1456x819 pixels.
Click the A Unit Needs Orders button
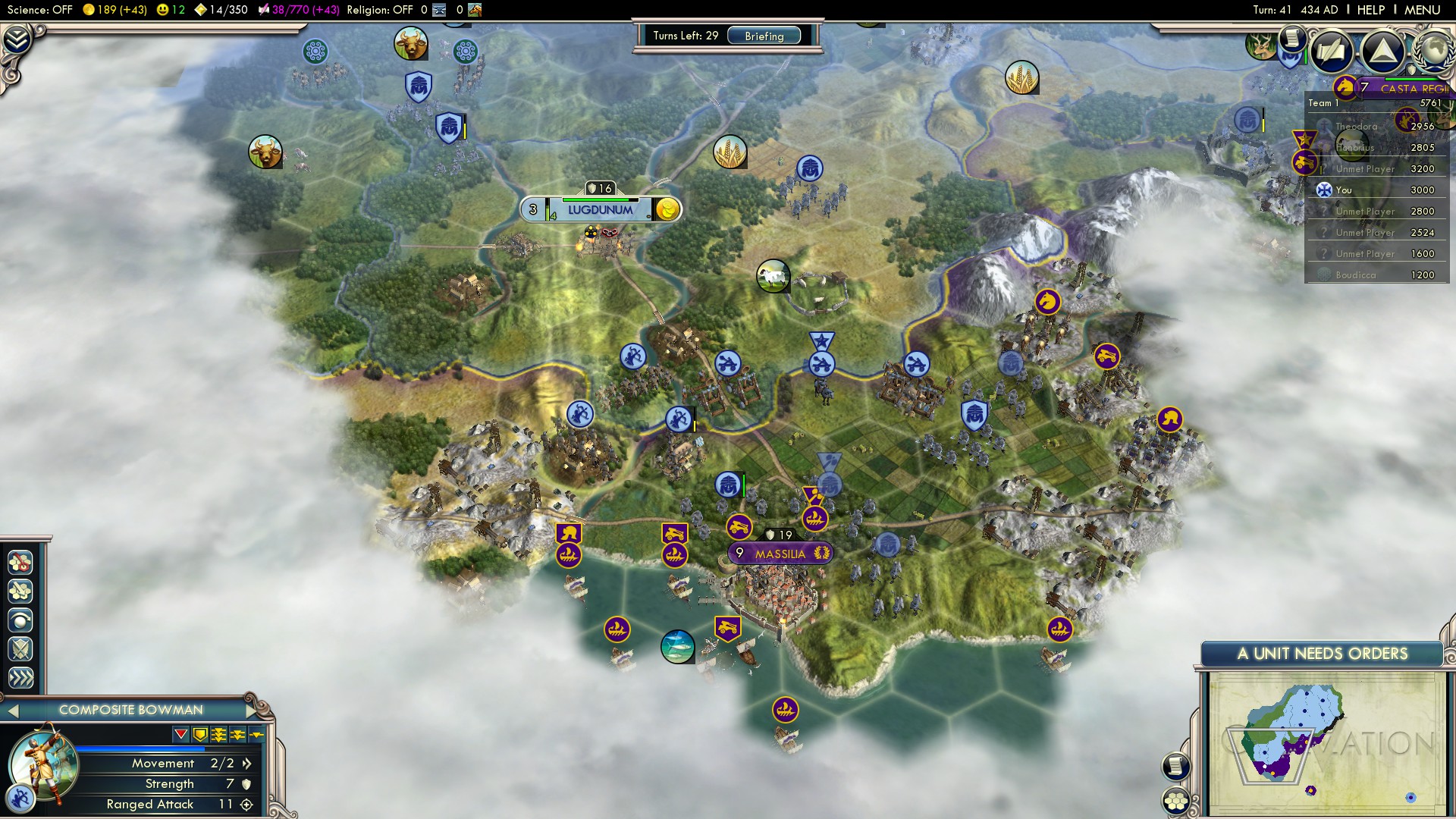[x=1322, y=654]
